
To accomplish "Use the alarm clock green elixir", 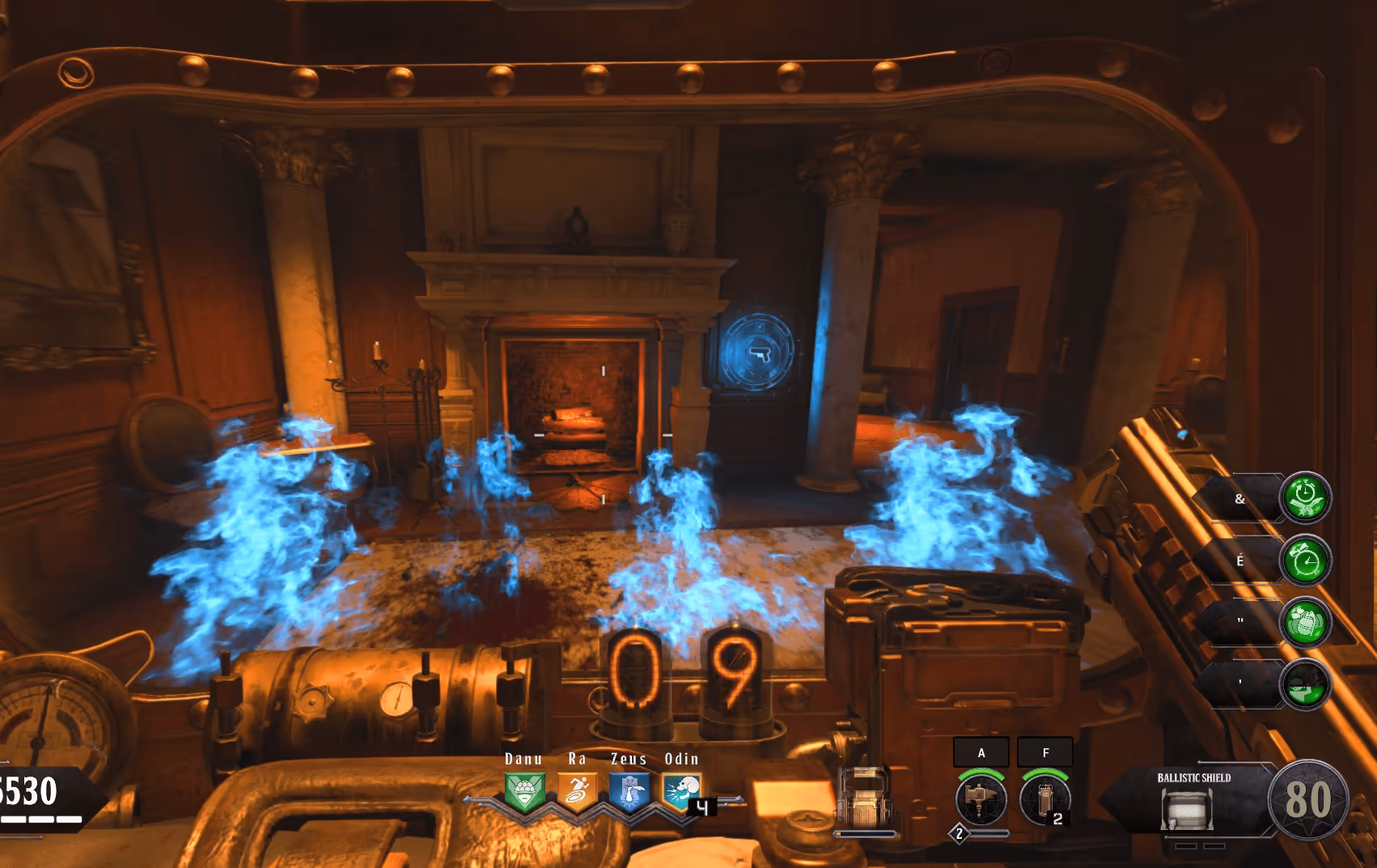I will coord(1305,560).
